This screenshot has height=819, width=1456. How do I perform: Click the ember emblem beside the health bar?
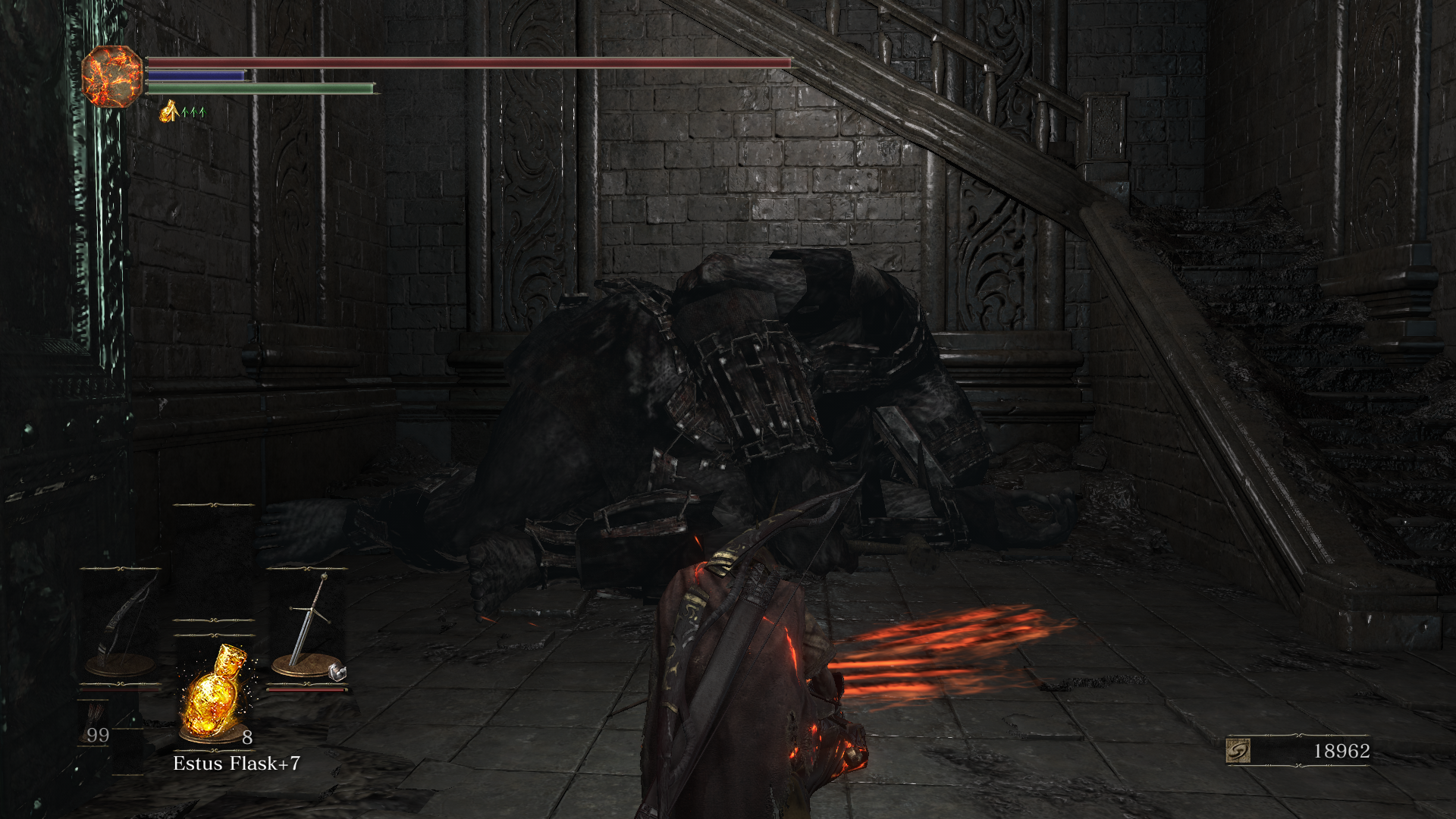pyautogui.click(x=112, y=76)
